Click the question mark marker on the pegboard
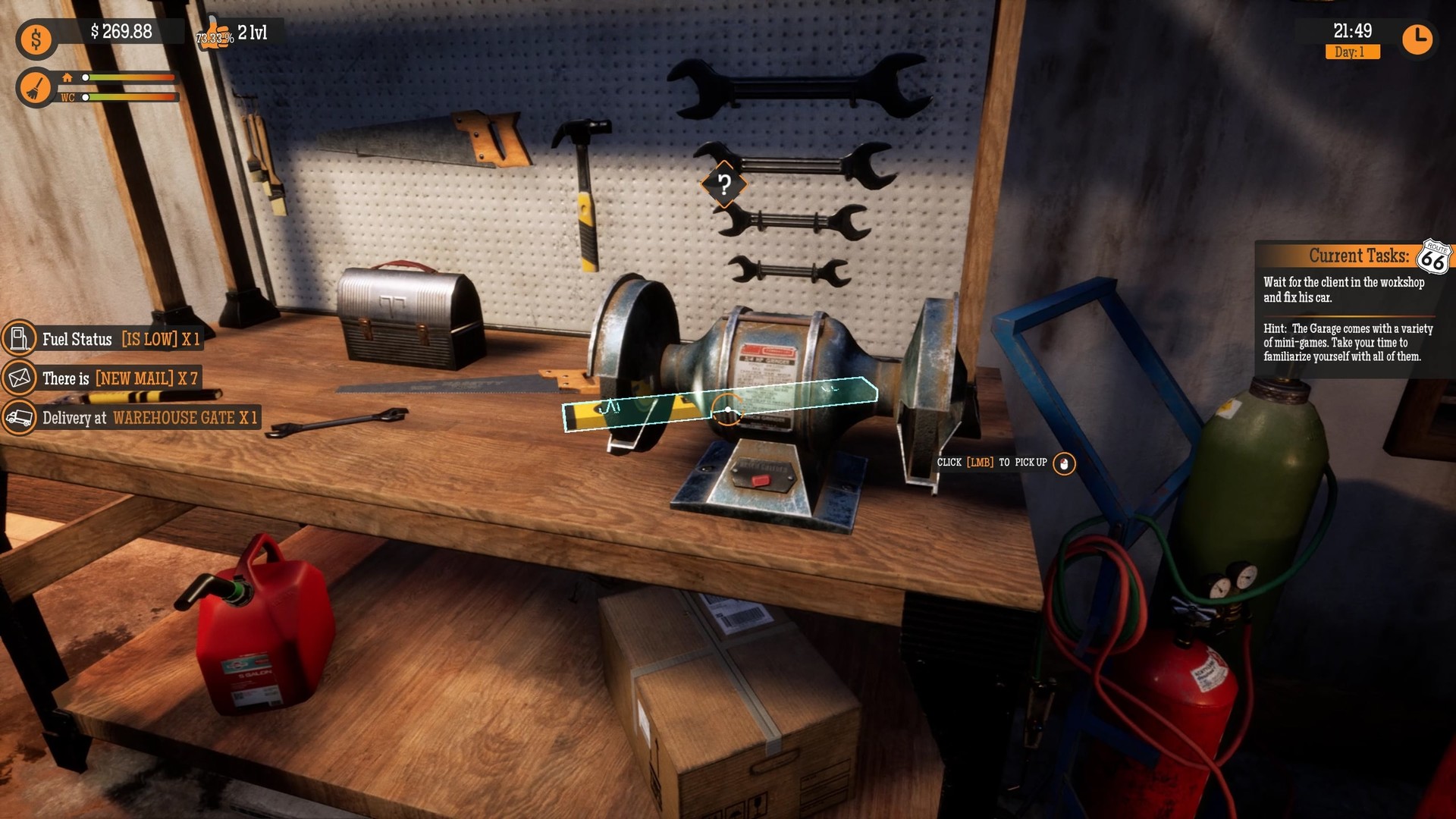 (723, 184)
